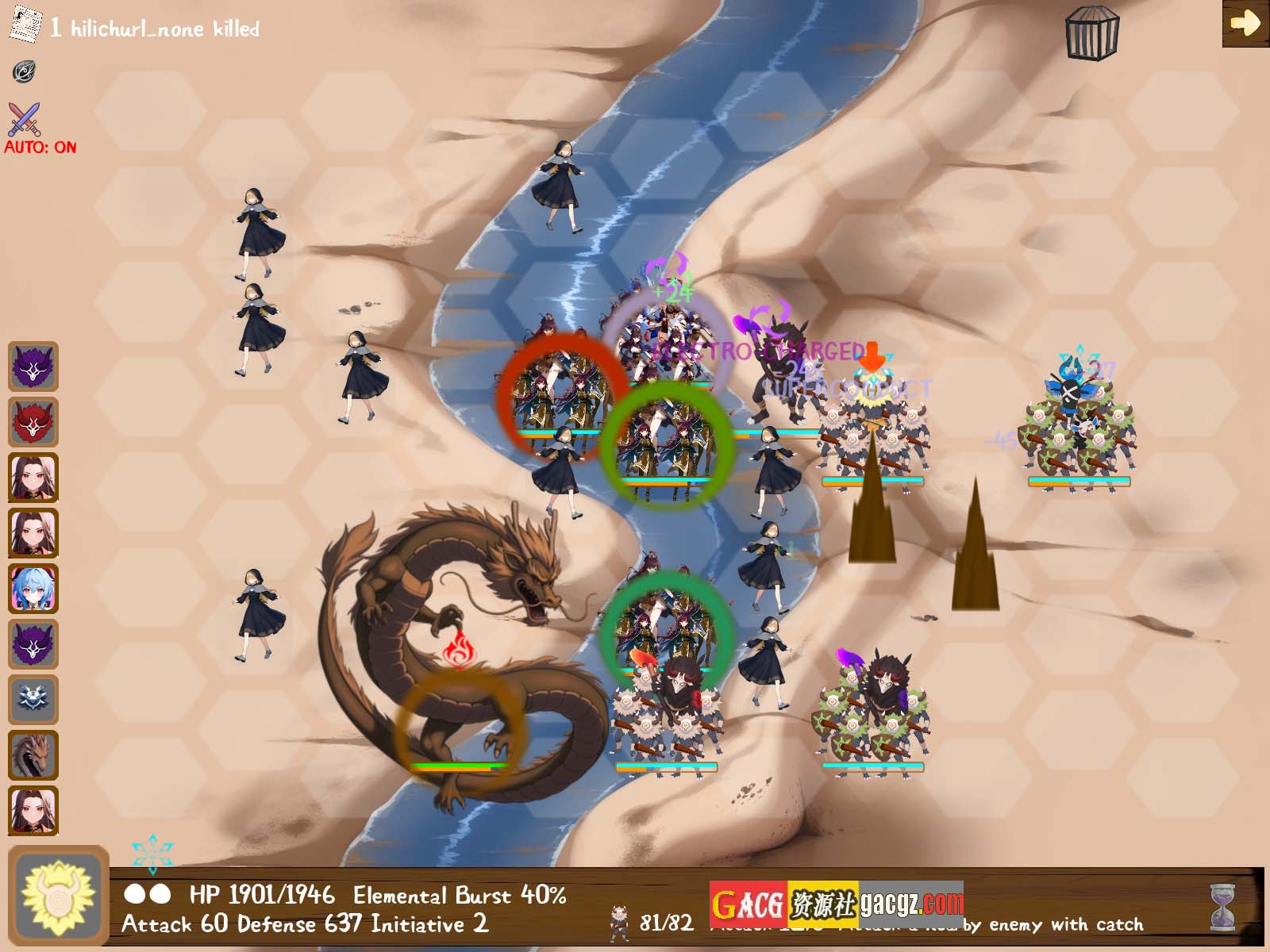The width and height of the screenshot is (1270, 952).
Task: Select the red horned mask portrait
Action: click(33, 422)
